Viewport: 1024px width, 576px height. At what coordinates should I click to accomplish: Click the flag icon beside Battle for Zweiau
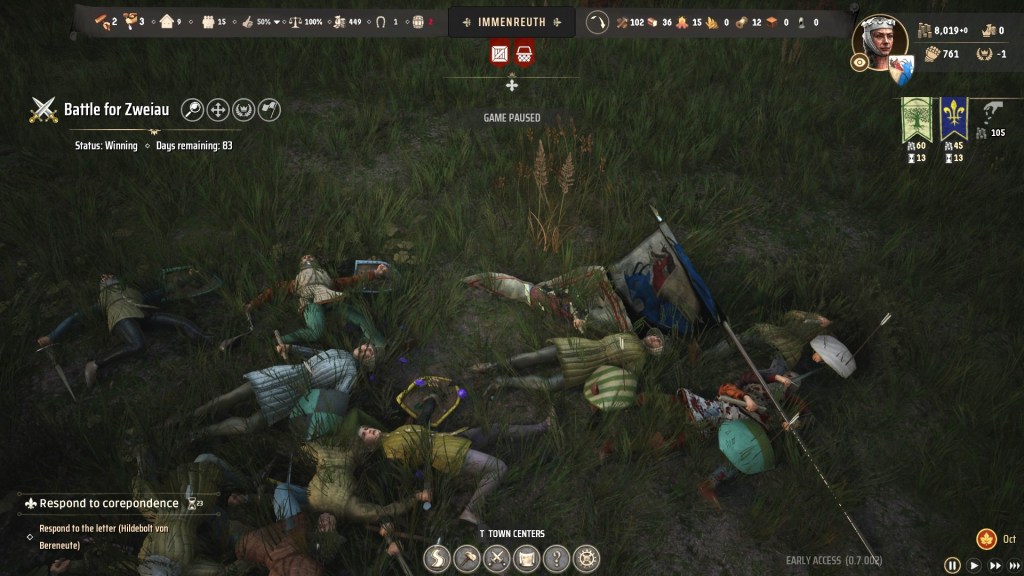(269, 110)
